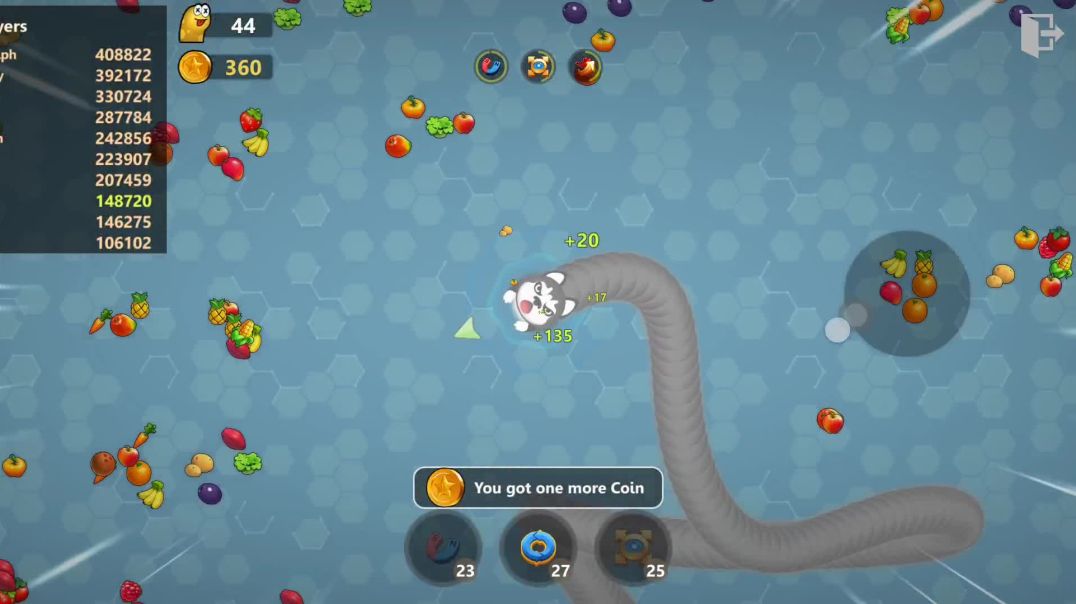Trigger the zoom-view power-up showing 25

coord(633,548)
